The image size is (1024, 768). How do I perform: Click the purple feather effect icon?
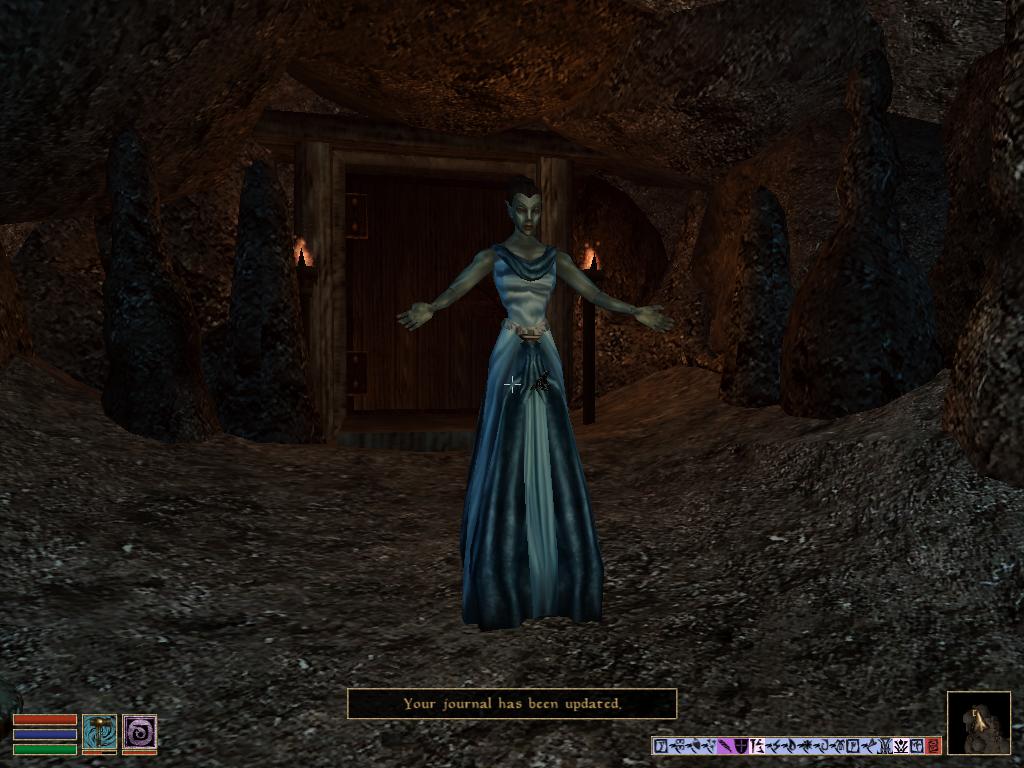[725, 746]
